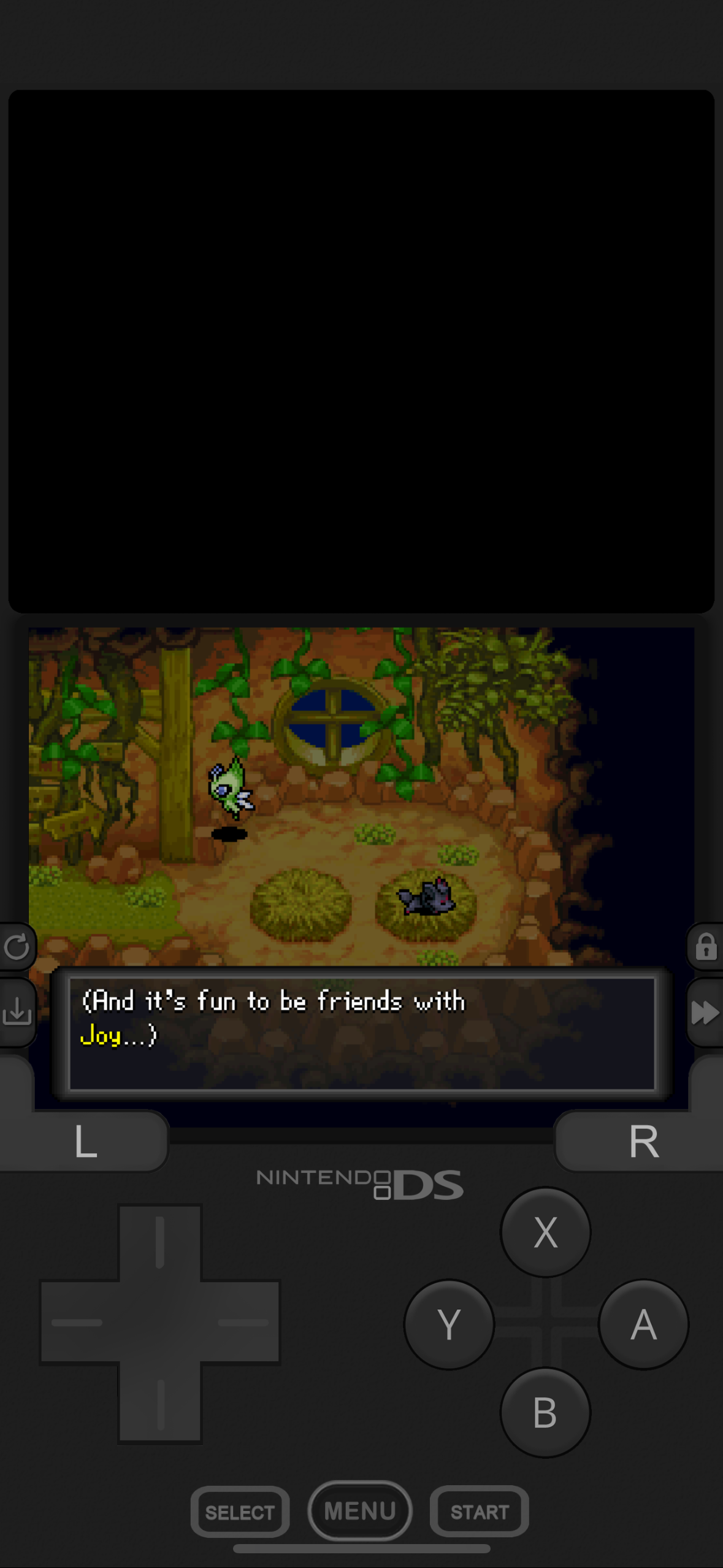Tap the B button on the virtual gamepad
723x1568 pixels.
[x=545, y=1412]
